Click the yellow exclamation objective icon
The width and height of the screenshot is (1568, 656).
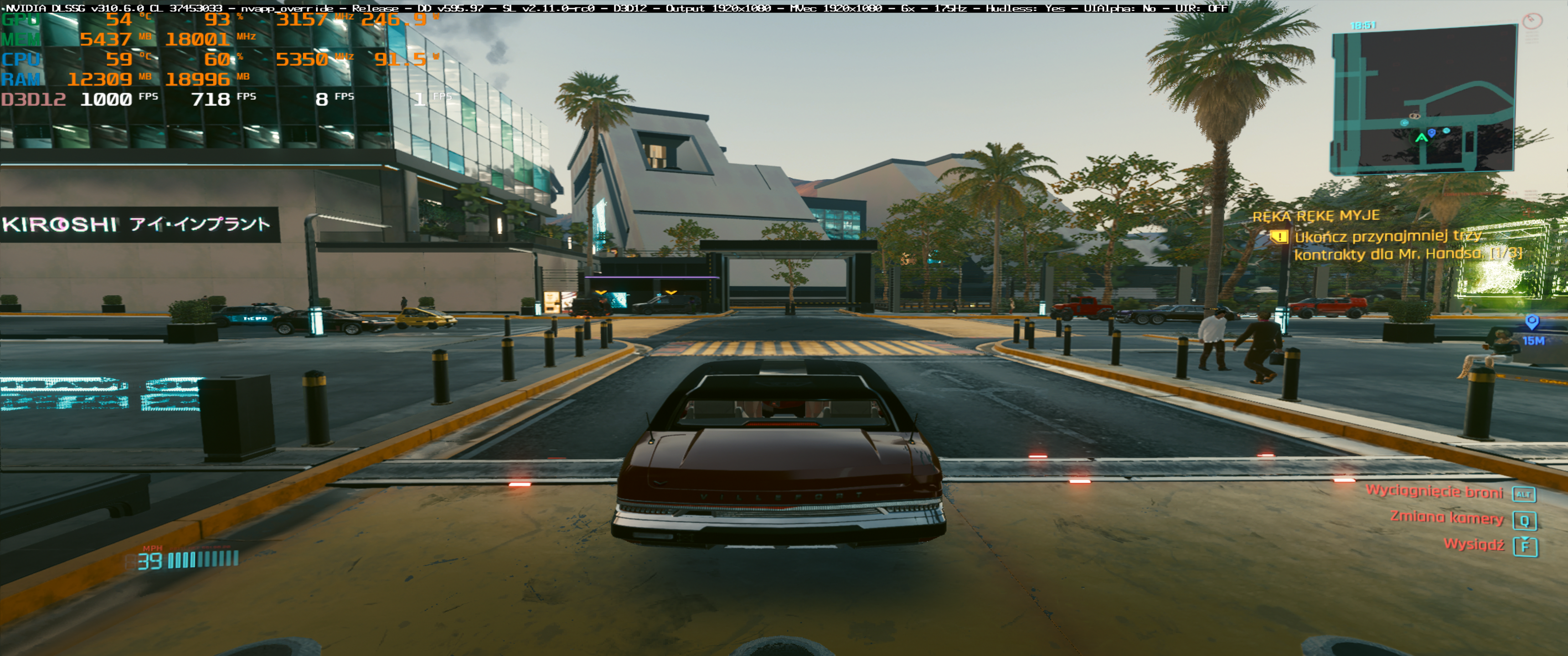click(x=1279, y=236)
